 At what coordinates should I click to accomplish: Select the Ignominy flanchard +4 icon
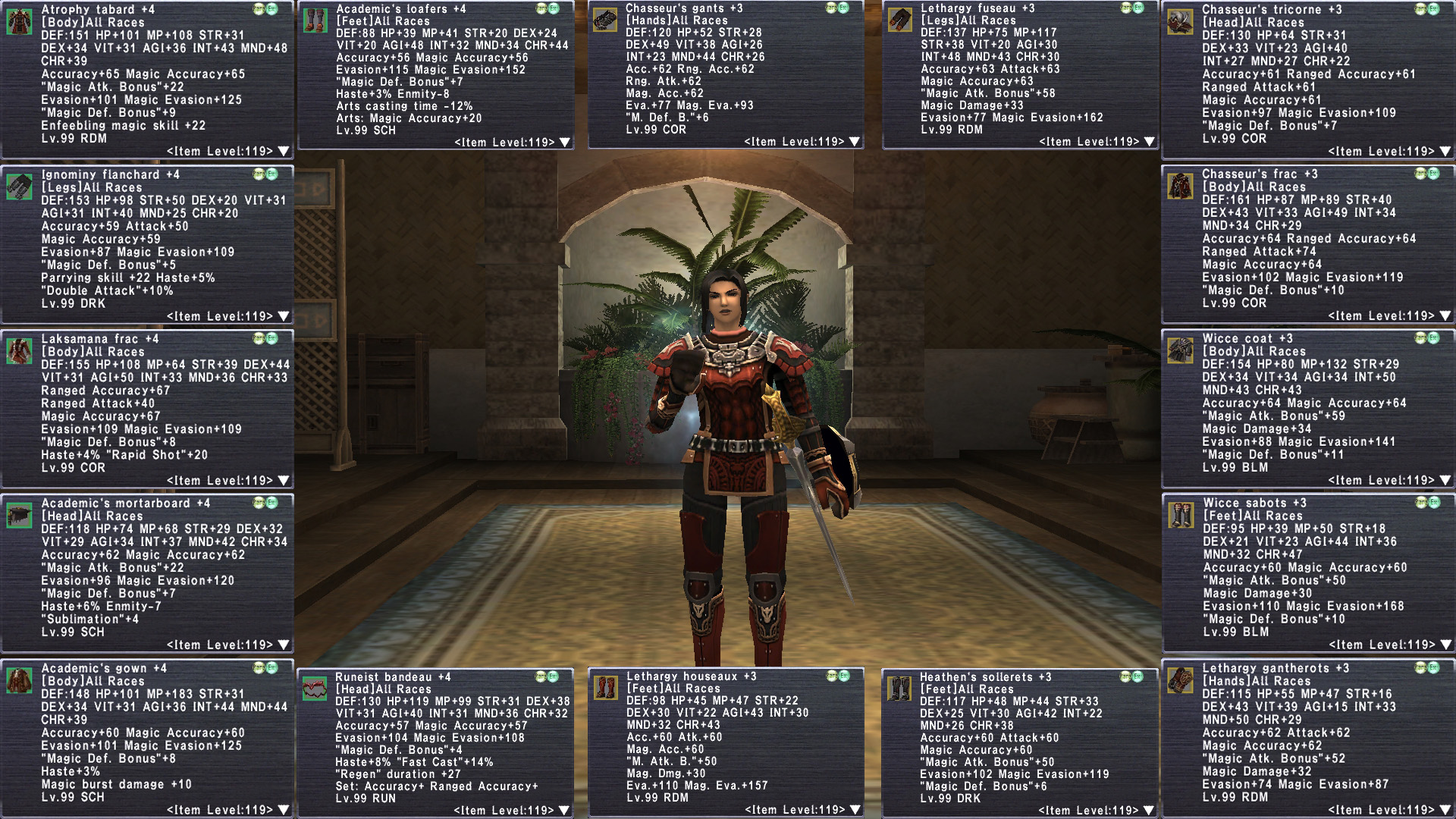coord(19,187)
